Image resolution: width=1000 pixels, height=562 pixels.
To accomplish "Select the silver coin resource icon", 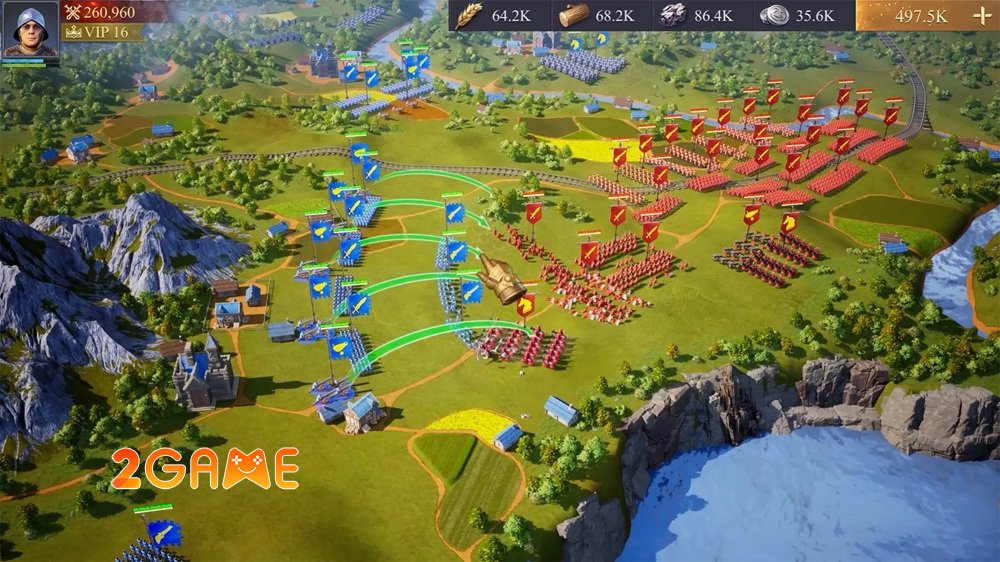I will point(774,15).
